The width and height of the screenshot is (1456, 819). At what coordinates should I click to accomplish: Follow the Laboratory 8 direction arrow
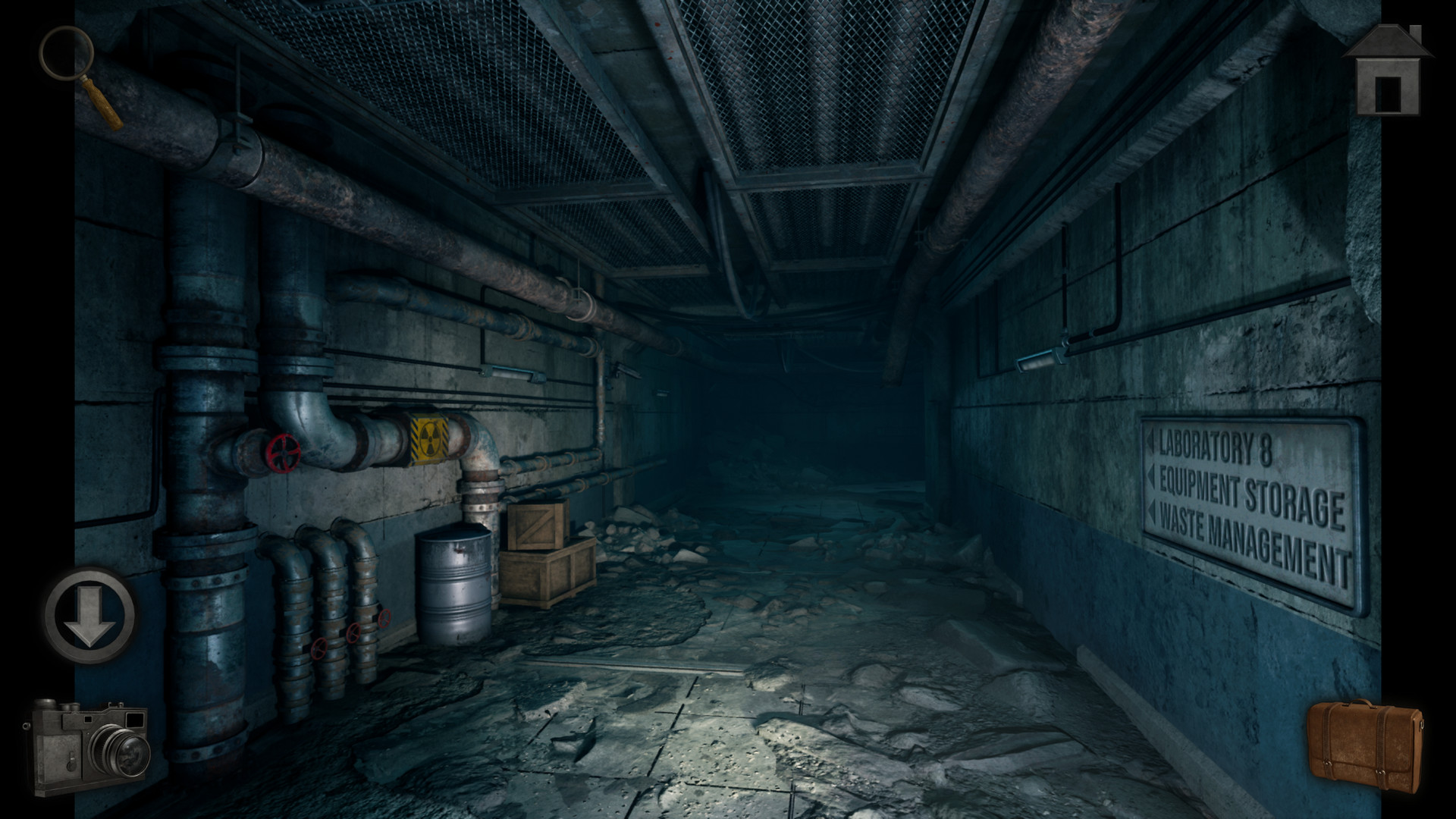(1150, 440)
